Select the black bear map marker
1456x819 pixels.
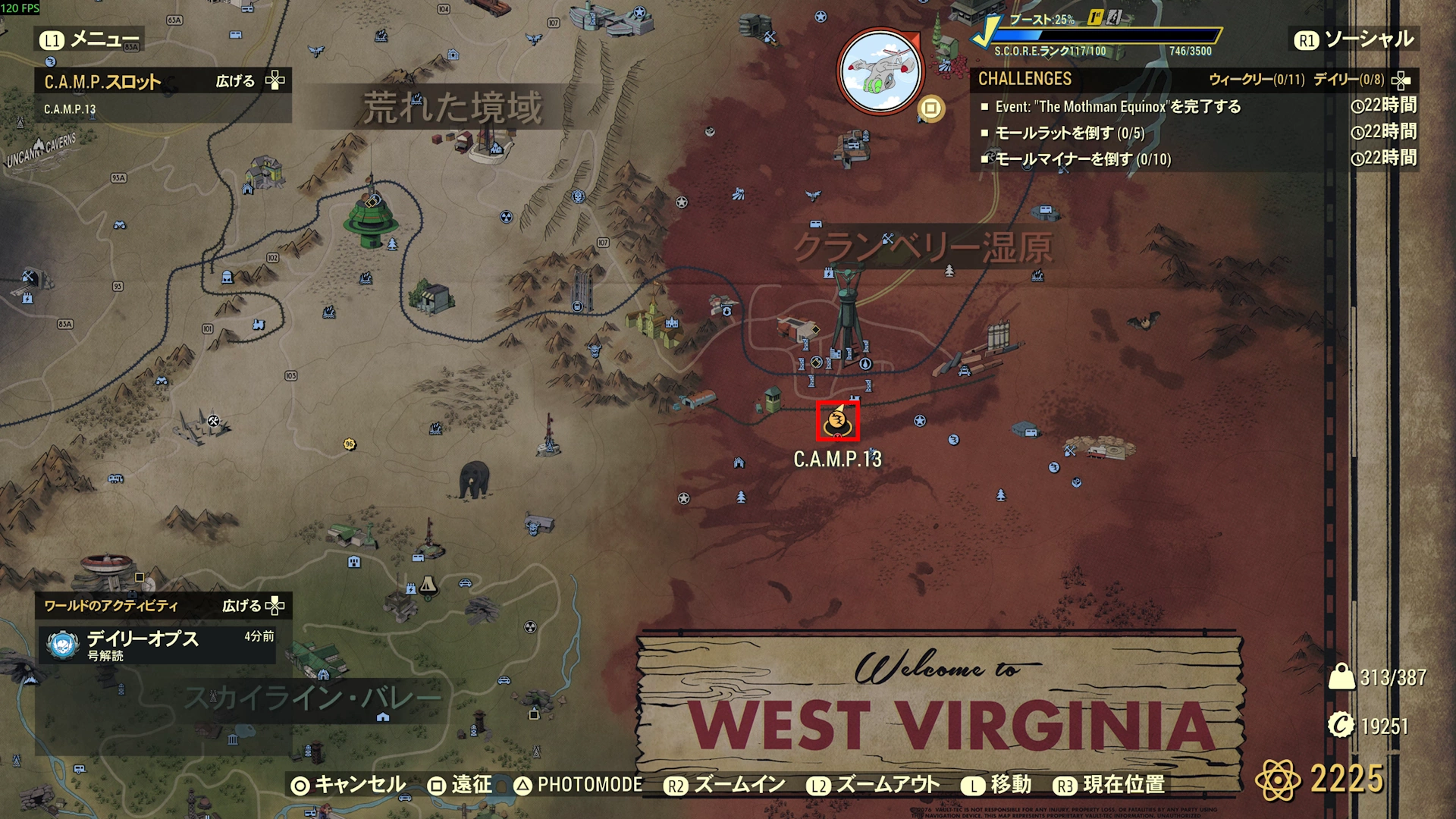coord(474,479)
